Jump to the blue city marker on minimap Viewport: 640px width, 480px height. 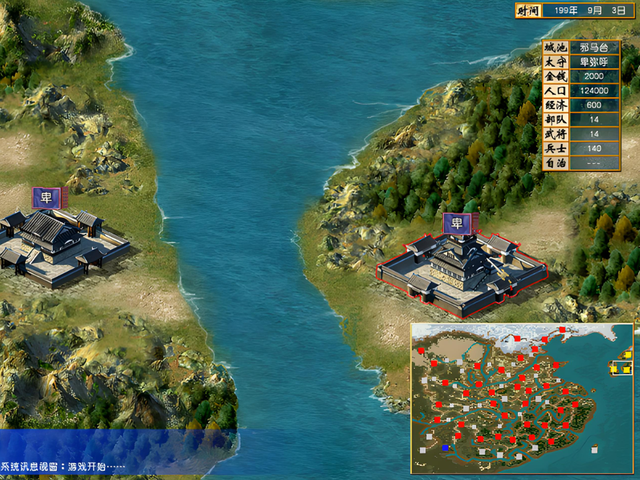(x=445, y=449)
